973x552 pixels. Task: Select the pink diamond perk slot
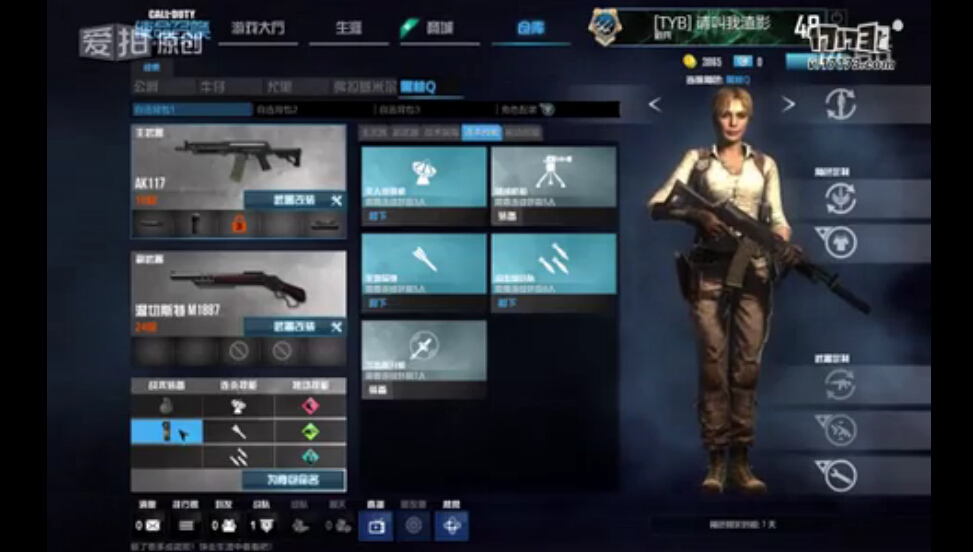pyautogui.click(x=310, y=405)
